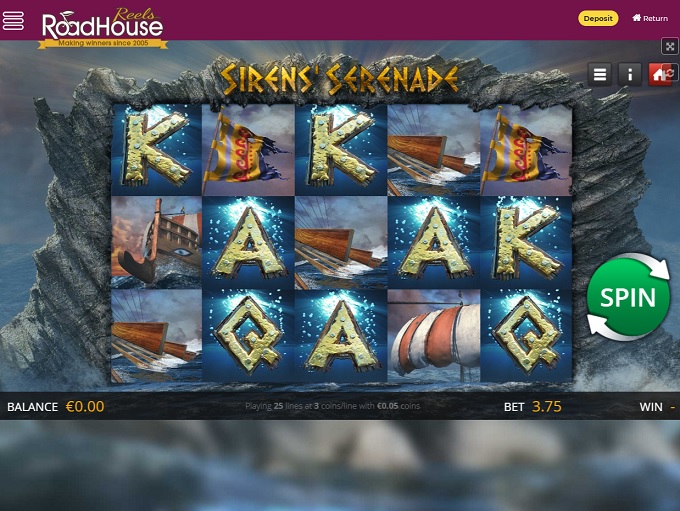Toggle fullscreen mode
The image size is (680, 511).
point(669,46)
